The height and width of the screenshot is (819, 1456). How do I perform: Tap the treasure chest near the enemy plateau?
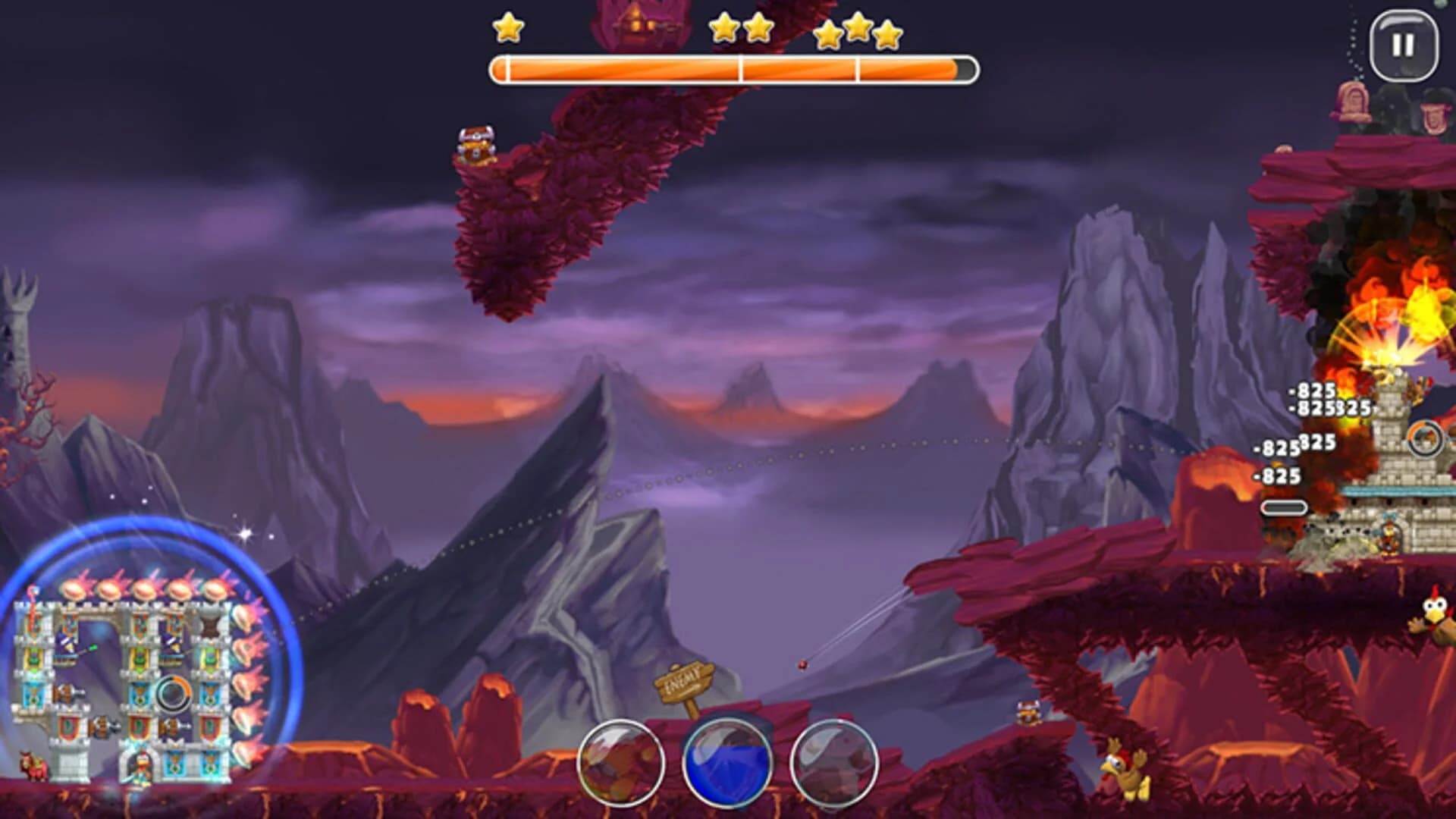pos(1028,711)
